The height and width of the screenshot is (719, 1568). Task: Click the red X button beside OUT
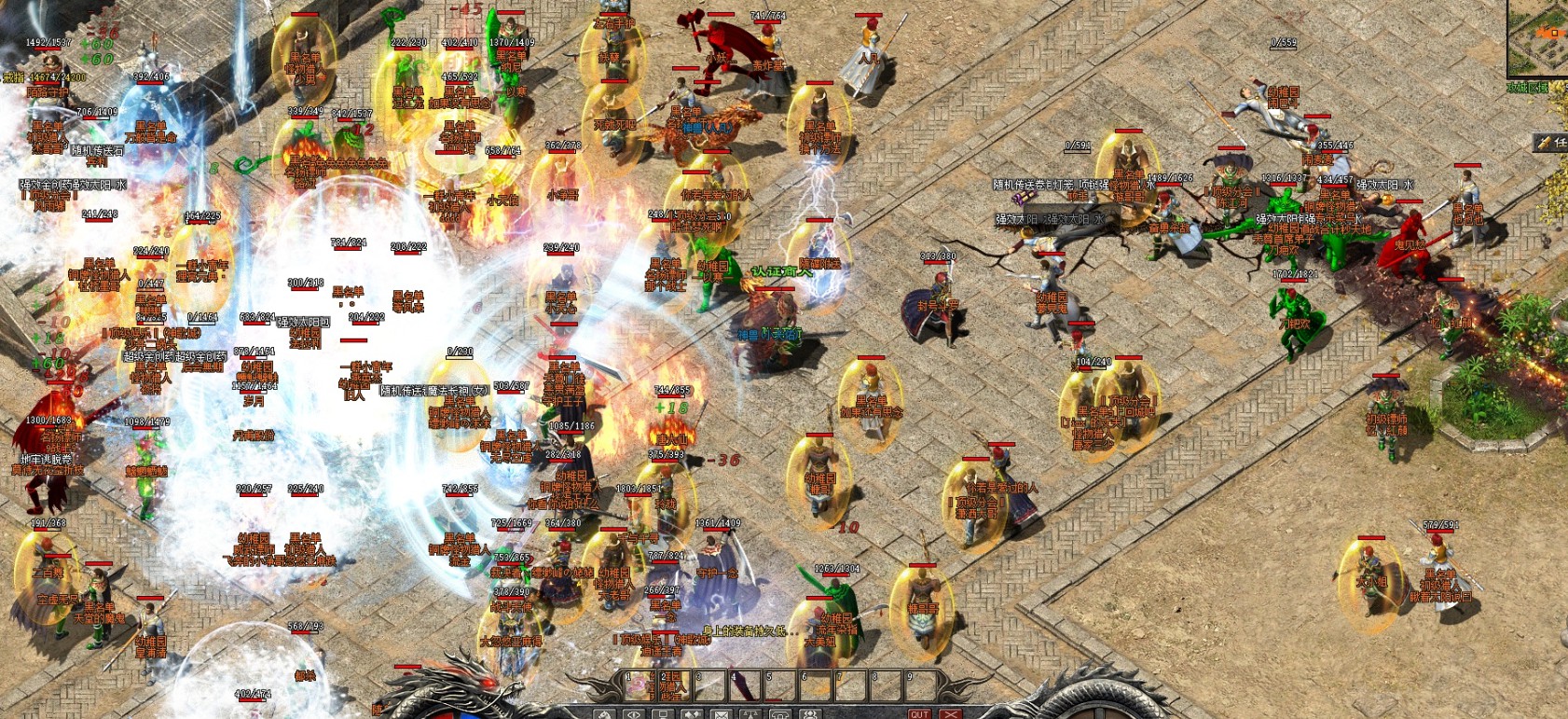pos(949,714)
